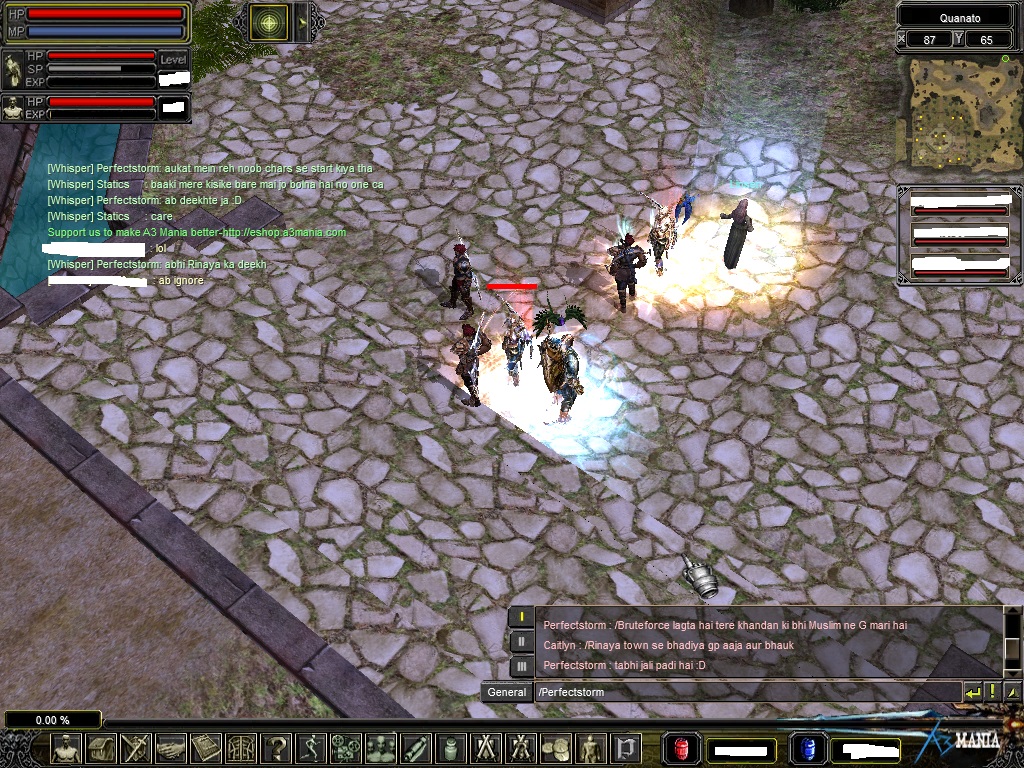
Task: Select the green target skill icon
Action: point(268,23)
